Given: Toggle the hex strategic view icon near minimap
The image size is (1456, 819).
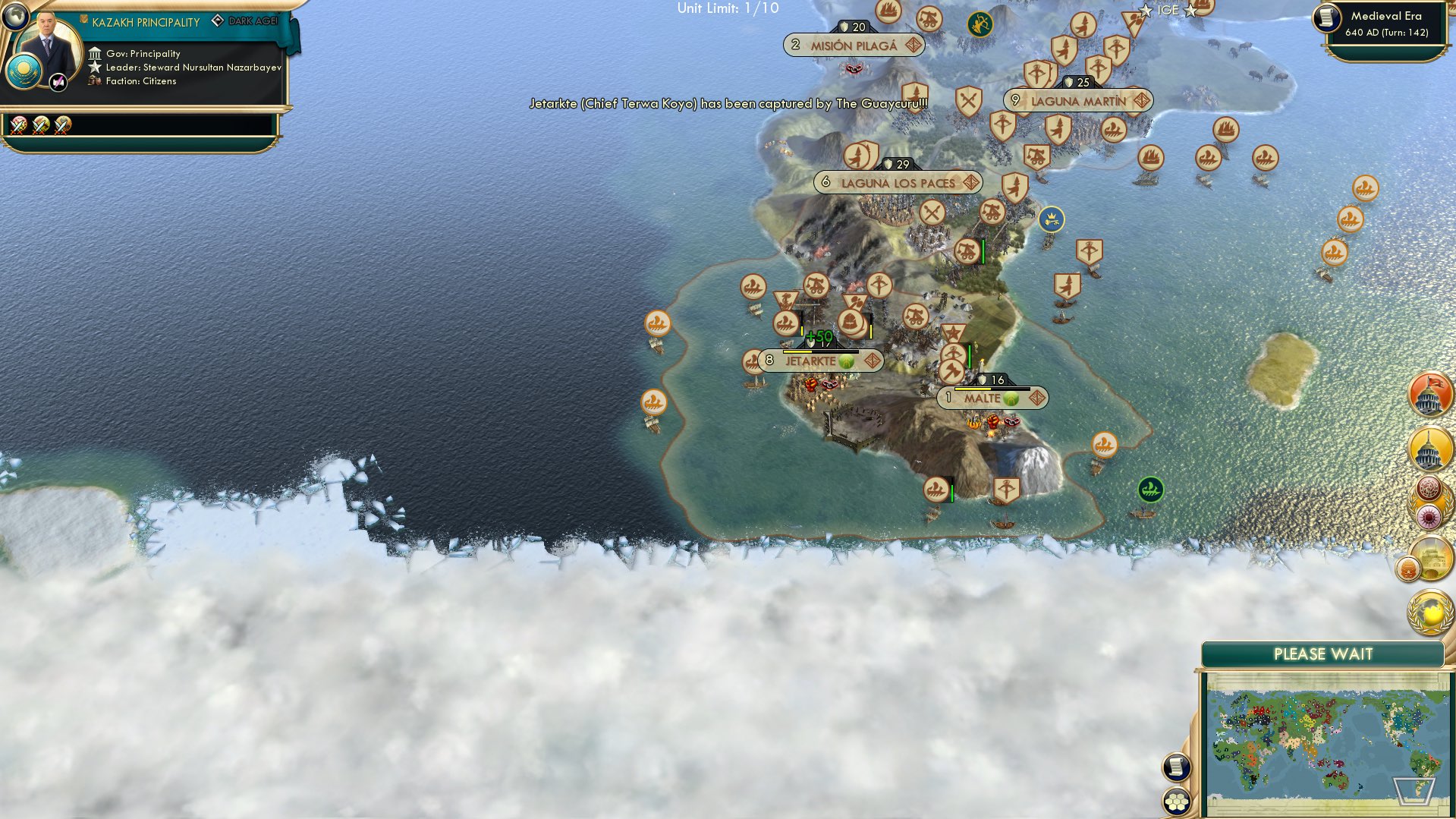Looking at the screenshot, I should [1175, 801].
